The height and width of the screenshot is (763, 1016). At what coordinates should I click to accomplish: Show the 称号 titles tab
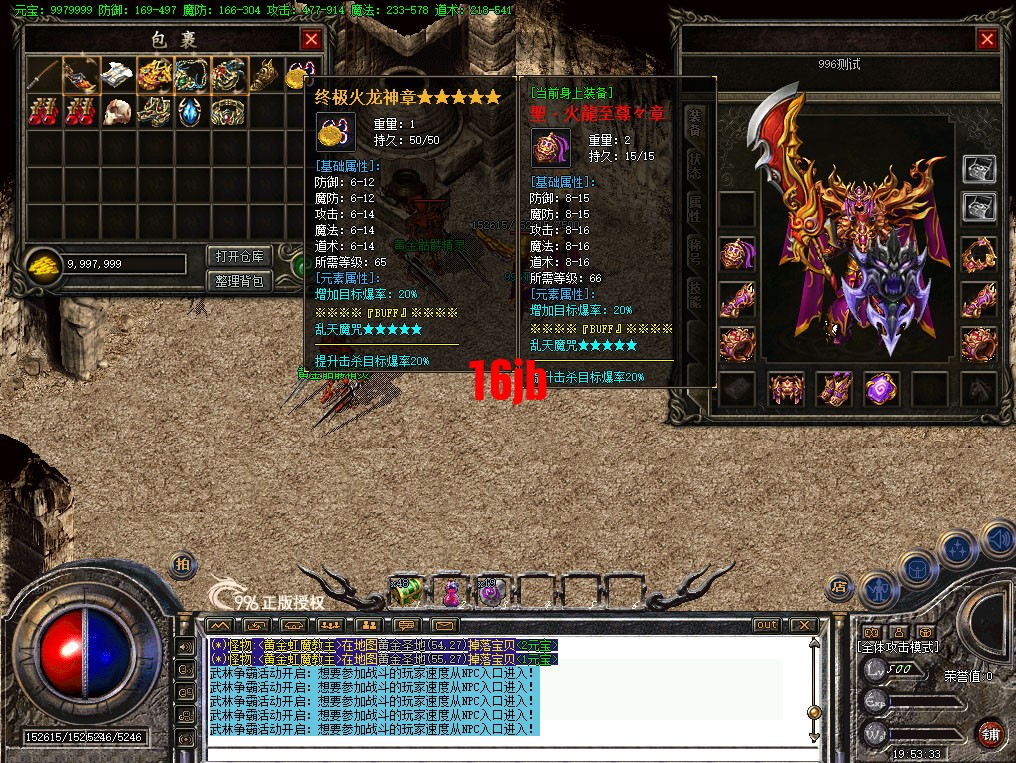[x=696, y=250]
